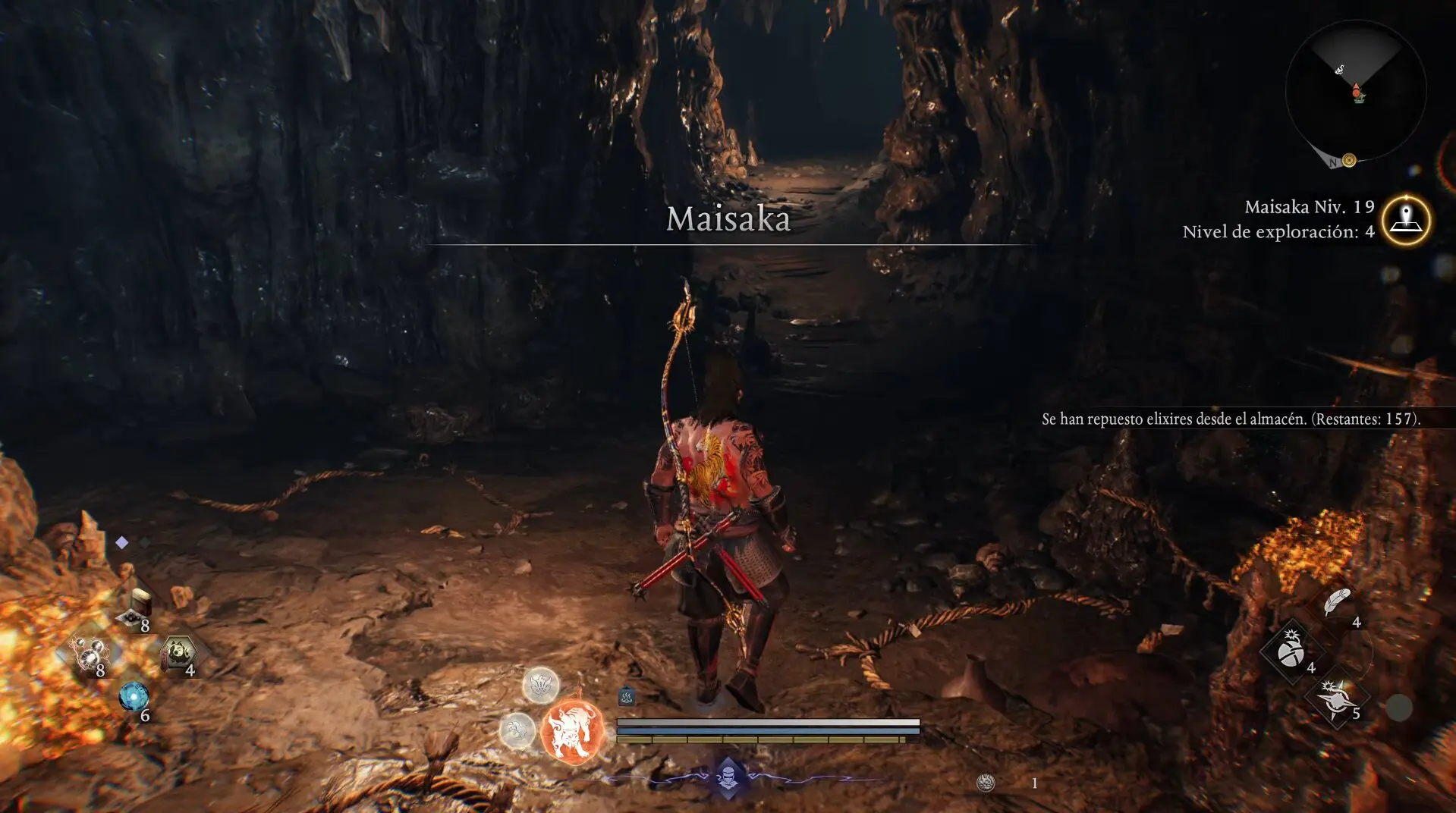Select the feather ninjutsu slot
The width and height of the screenshot is (1456, 813).
pos(1337,603)
